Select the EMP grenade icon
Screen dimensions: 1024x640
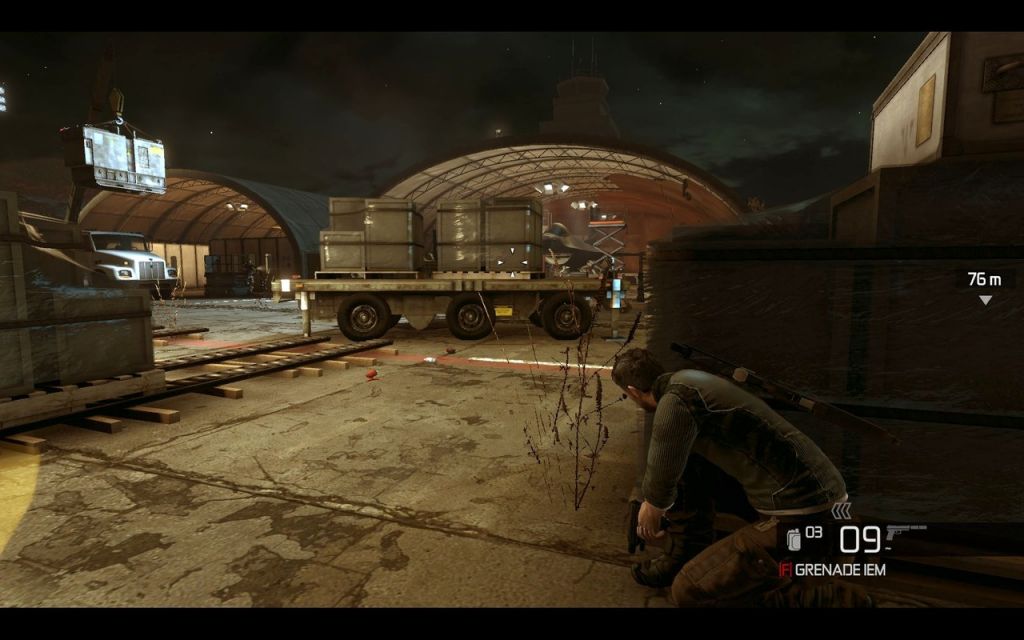click(x=793, y=539)
